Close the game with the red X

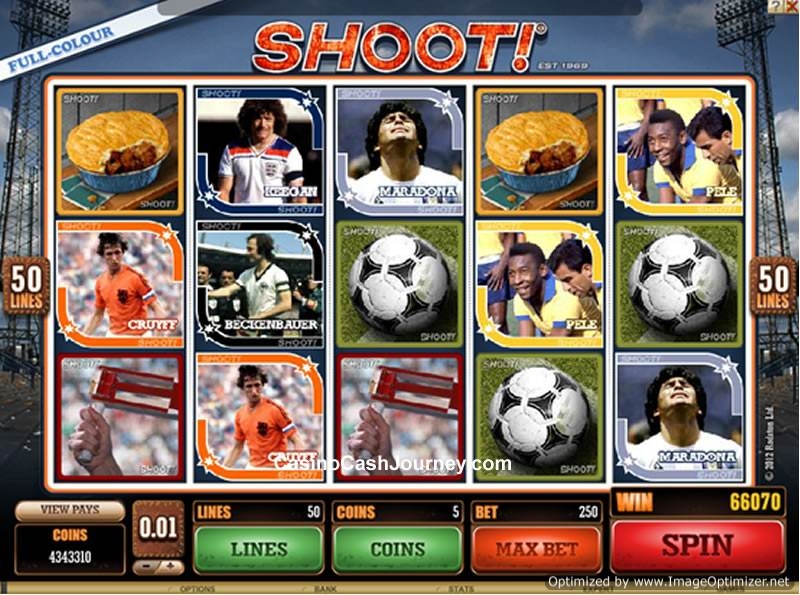pyautogui.click(x=791, y=6)
